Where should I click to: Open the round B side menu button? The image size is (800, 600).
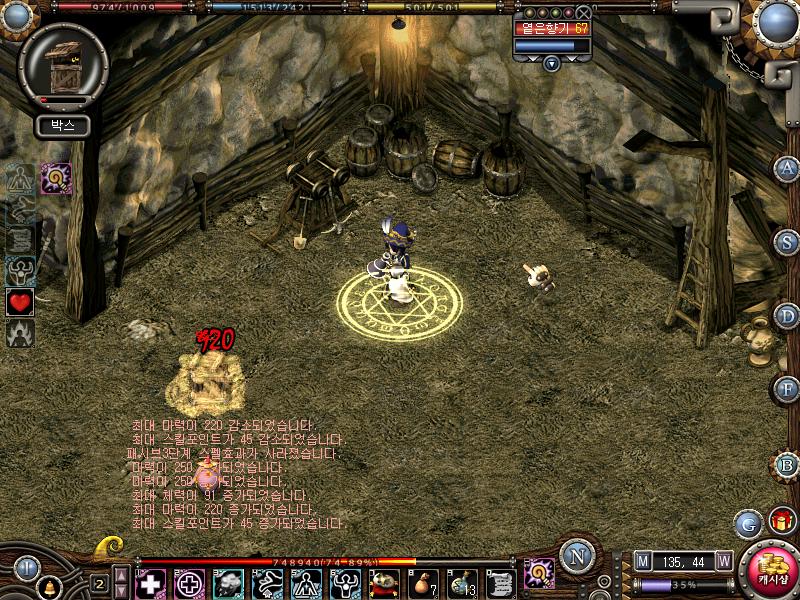[787, 463]
